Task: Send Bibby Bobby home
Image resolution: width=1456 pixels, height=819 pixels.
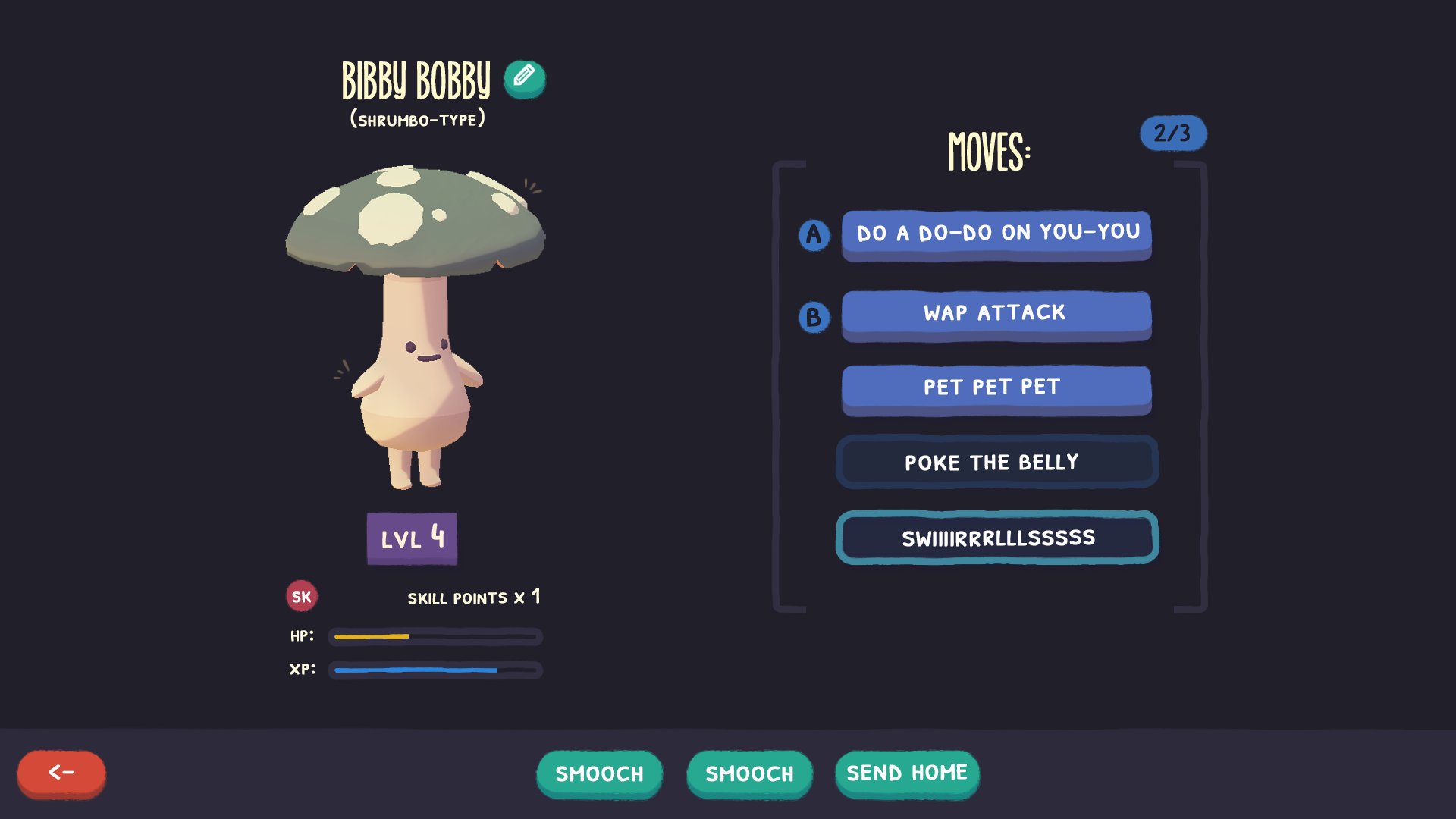Action: (x=907, y=773)
